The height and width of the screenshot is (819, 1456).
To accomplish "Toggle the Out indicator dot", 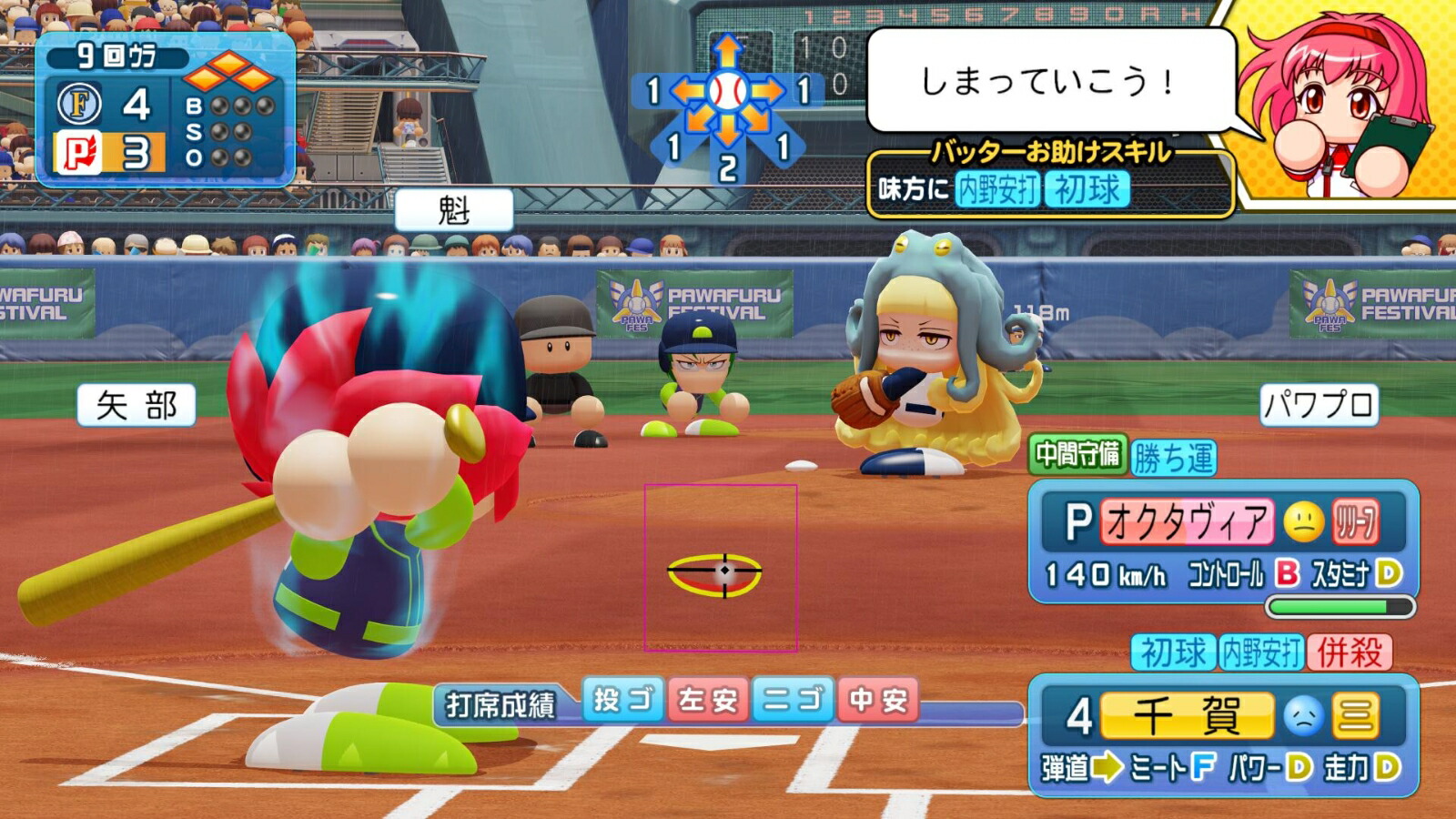I will (x=219, y=157).
